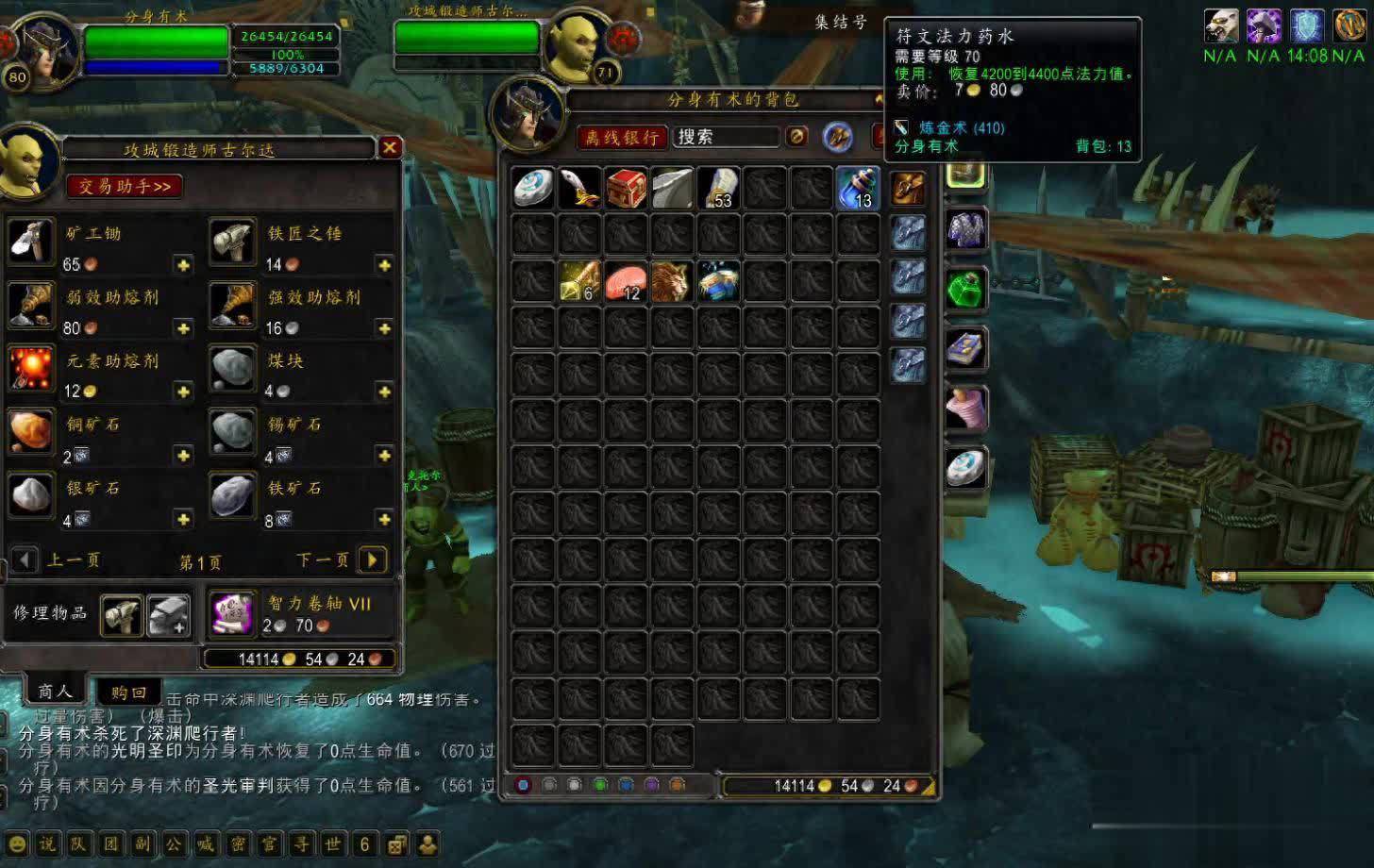Buy the 铁匠之锤 blacksmith hammer

coord(232,242)
